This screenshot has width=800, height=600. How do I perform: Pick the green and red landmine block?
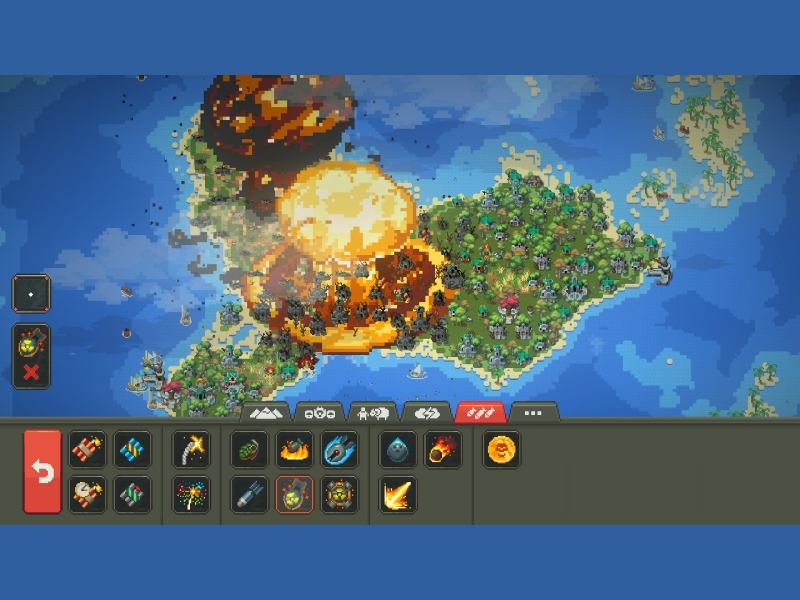[132, 494]
